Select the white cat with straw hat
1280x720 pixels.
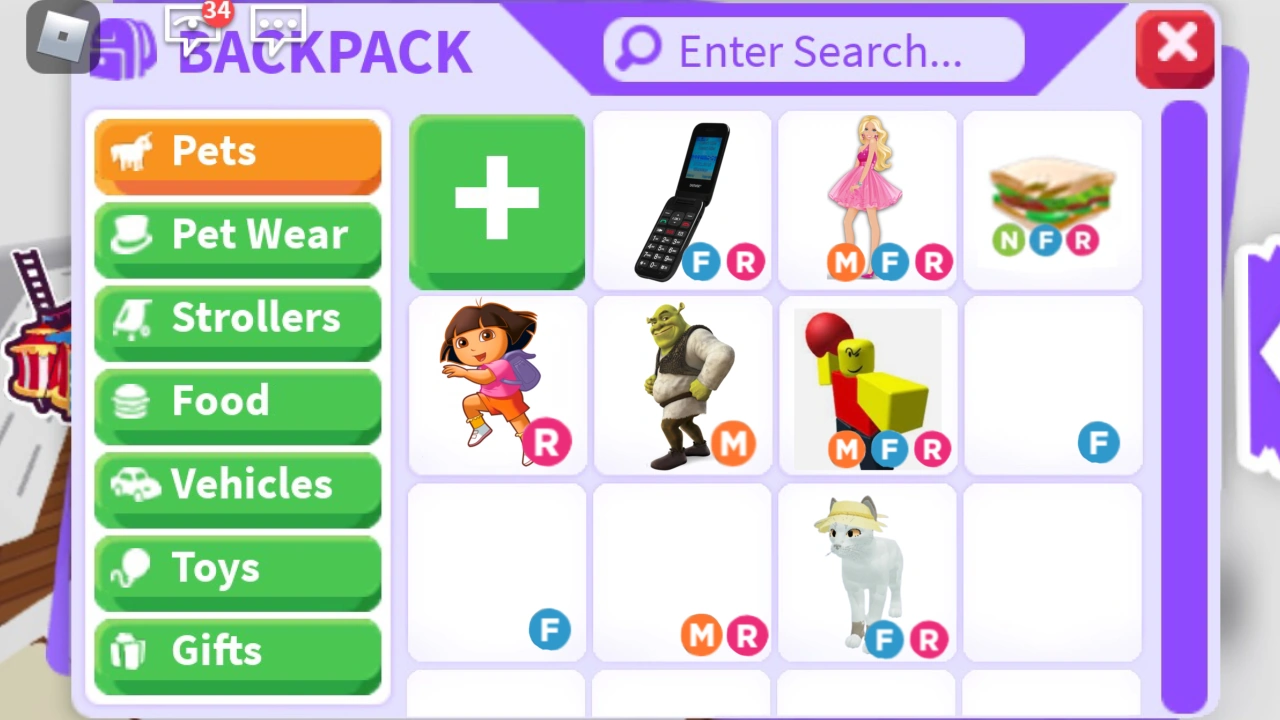(x=867, y=570)
